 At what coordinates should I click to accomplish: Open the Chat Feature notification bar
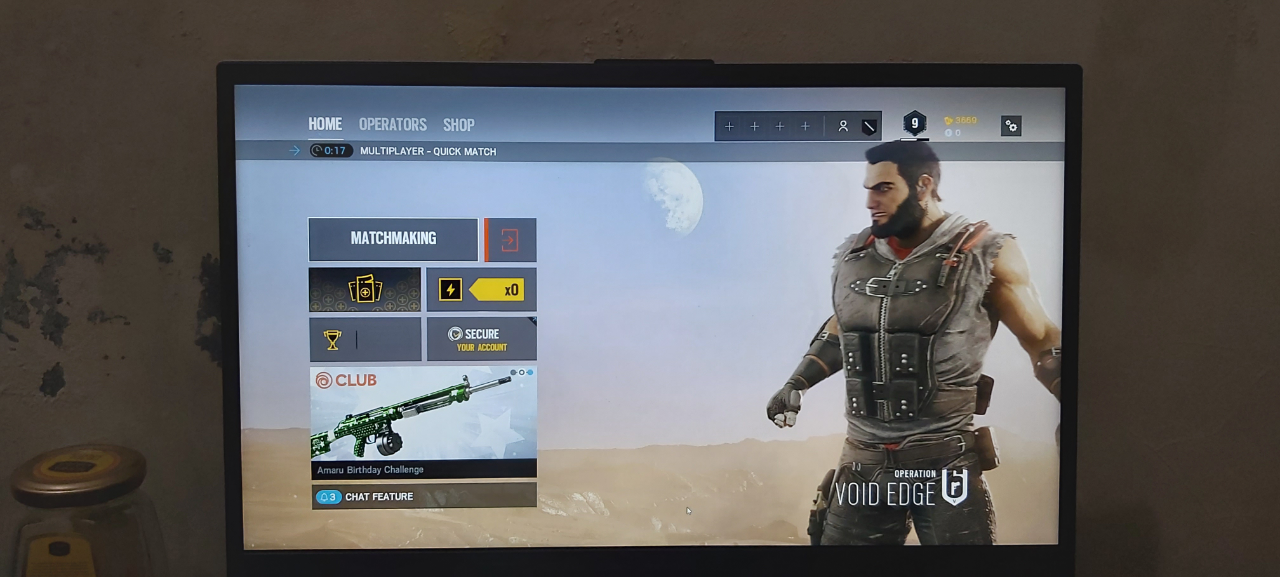[423, 497]
